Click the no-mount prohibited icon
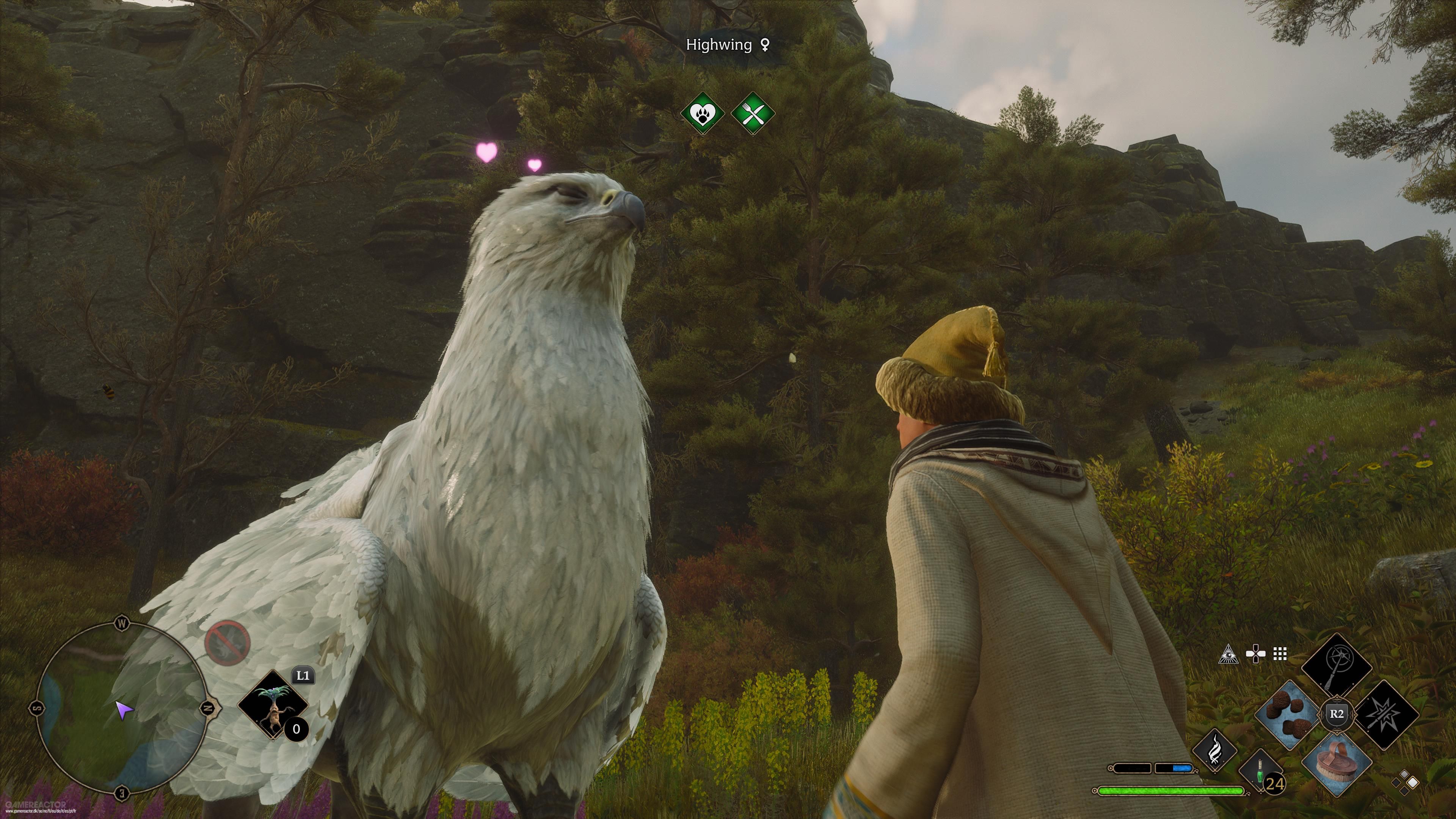 227,642
